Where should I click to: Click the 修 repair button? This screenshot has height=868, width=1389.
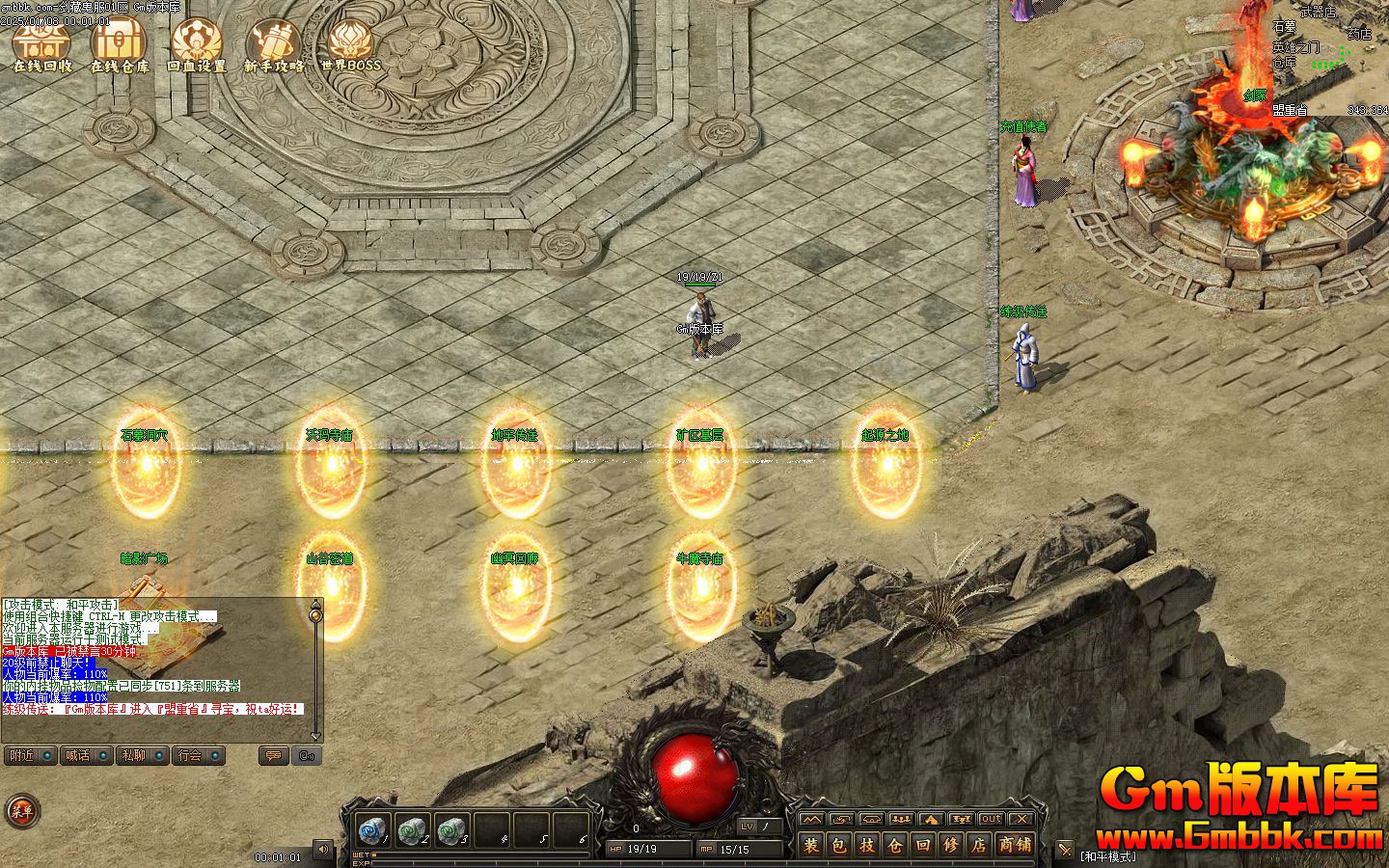(951, 846)
